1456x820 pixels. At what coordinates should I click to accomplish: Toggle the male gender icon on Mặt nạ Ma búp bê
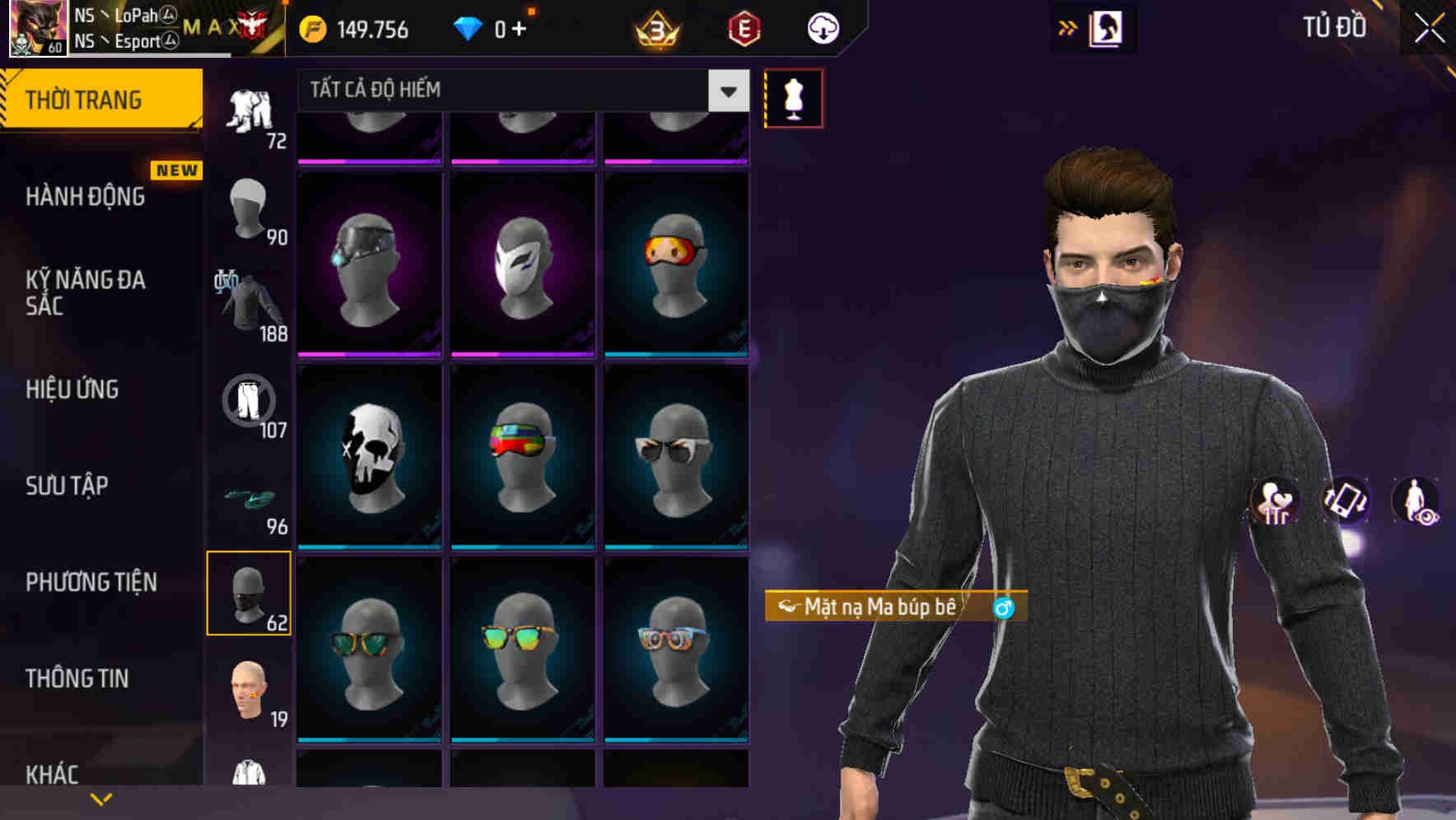pos(1002,610)
